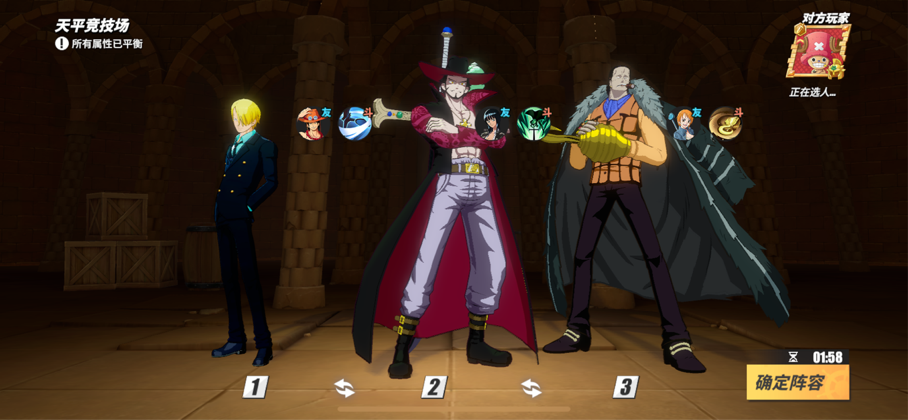The height and width of the screenshot is (420, 908).
Task: View the opponent's Chopper avatar
Action: tap(818, 53)
